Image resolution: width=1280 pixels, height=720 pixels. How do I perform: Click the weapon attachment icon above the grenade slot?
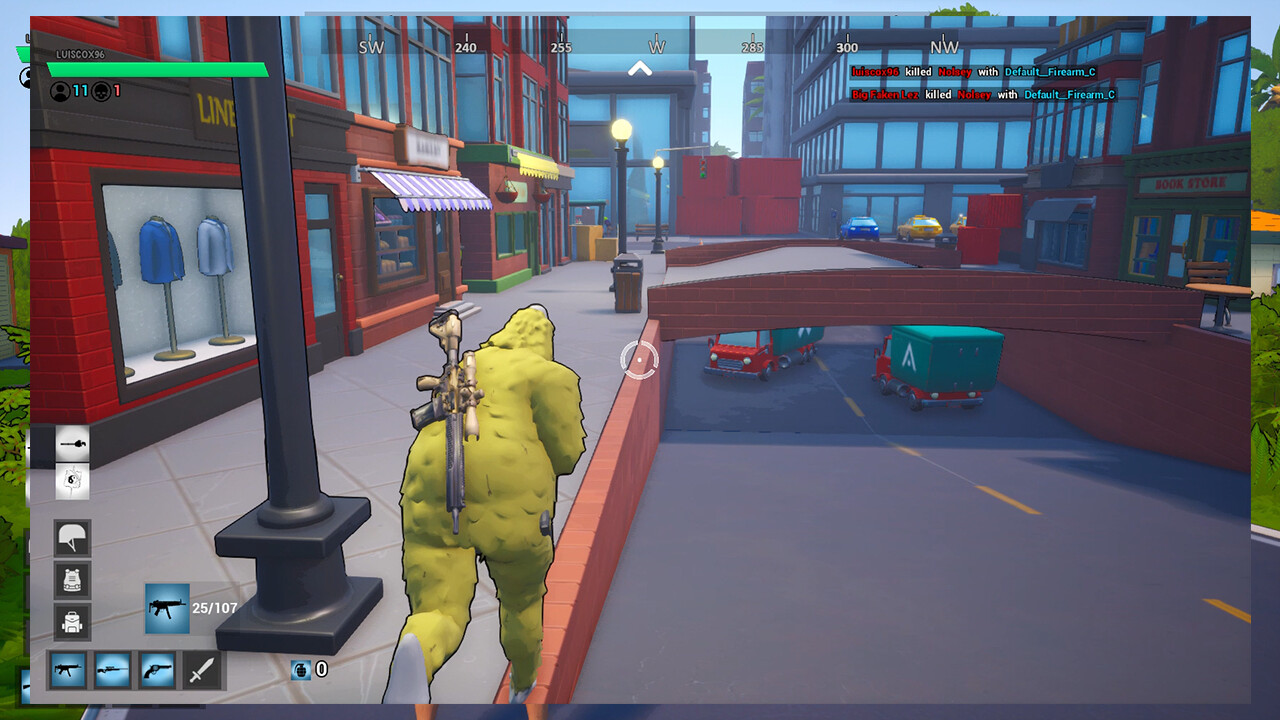point(71,443)
